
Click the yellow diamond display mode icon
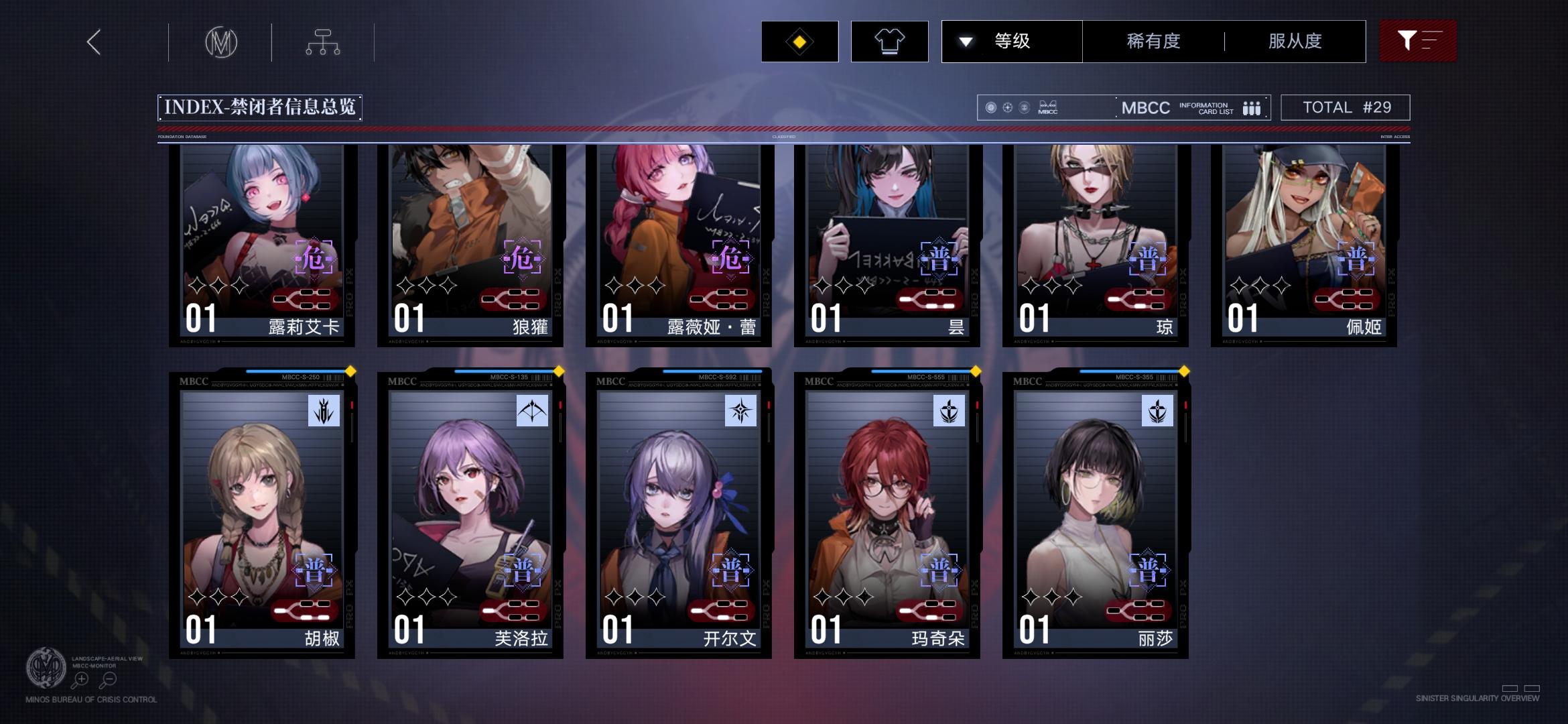tap(799, 41)
